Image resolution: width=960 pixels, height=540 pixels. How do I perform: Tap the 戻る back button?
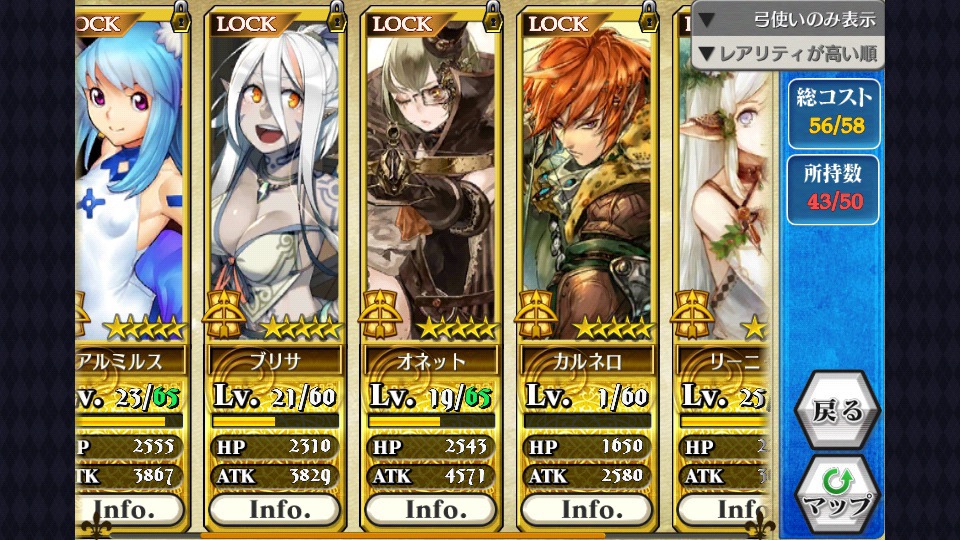837,410
